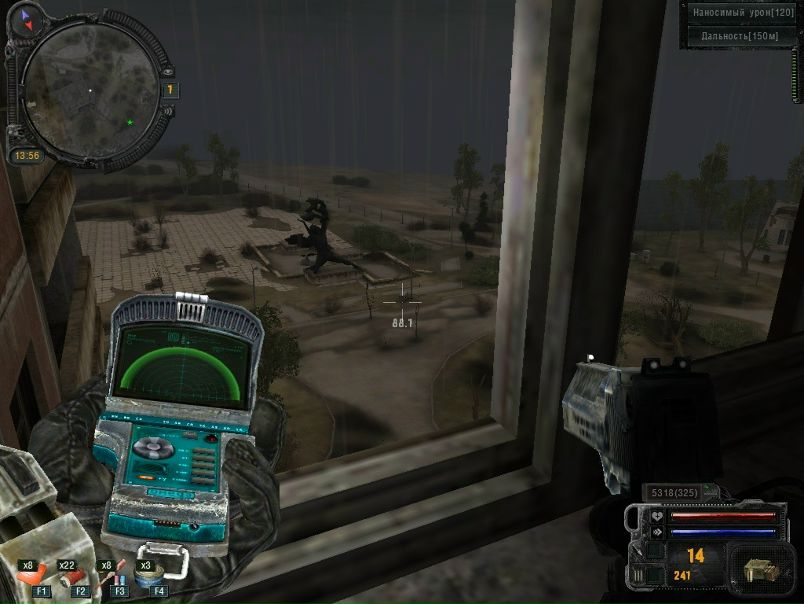Use the F1 quick slot orange item
Viewport: 804px width, 604px height.
point(36,576)
